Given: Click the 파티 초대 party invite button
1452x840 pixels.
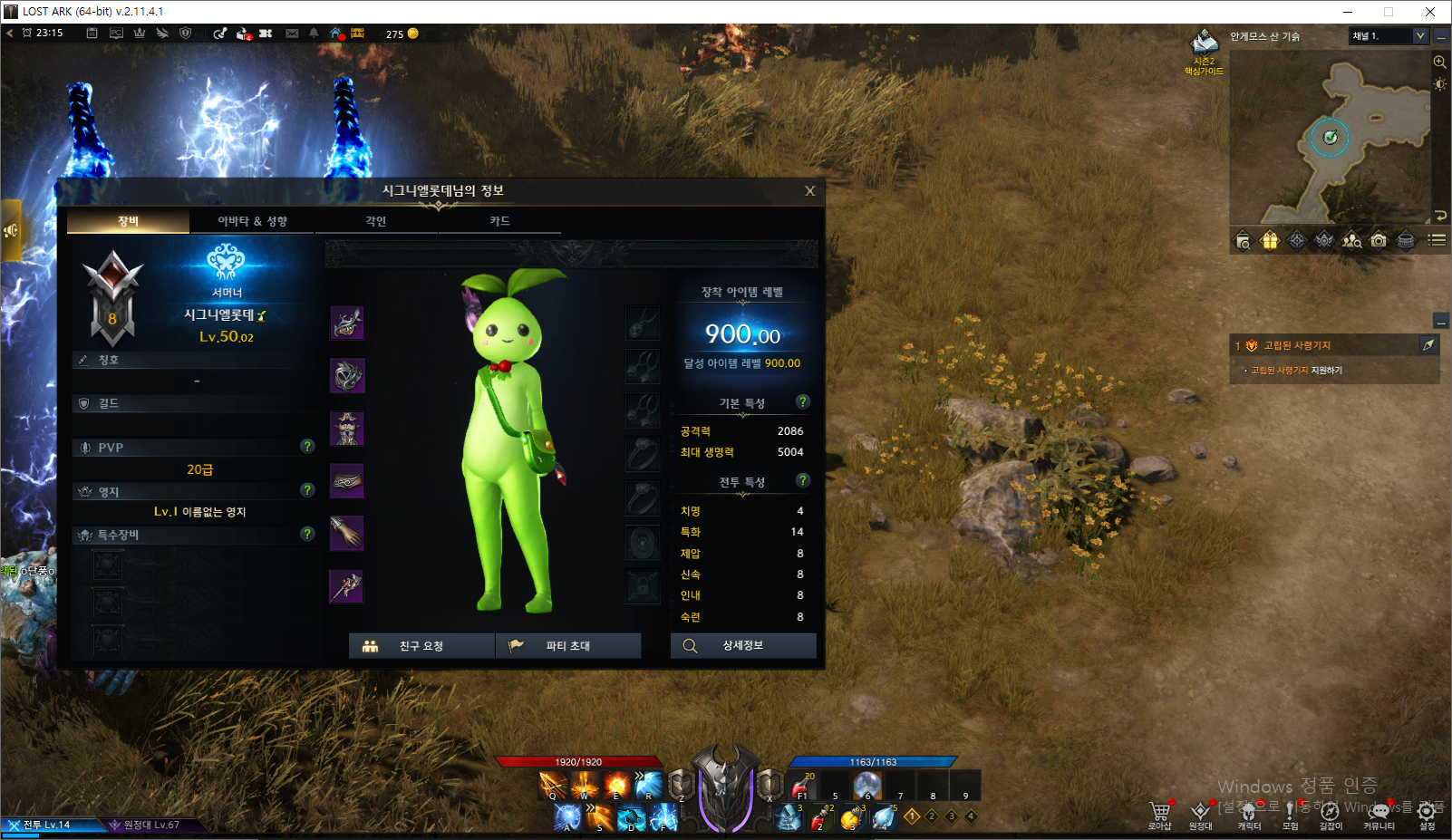Looking at the screenshot, I should (567, 646).
